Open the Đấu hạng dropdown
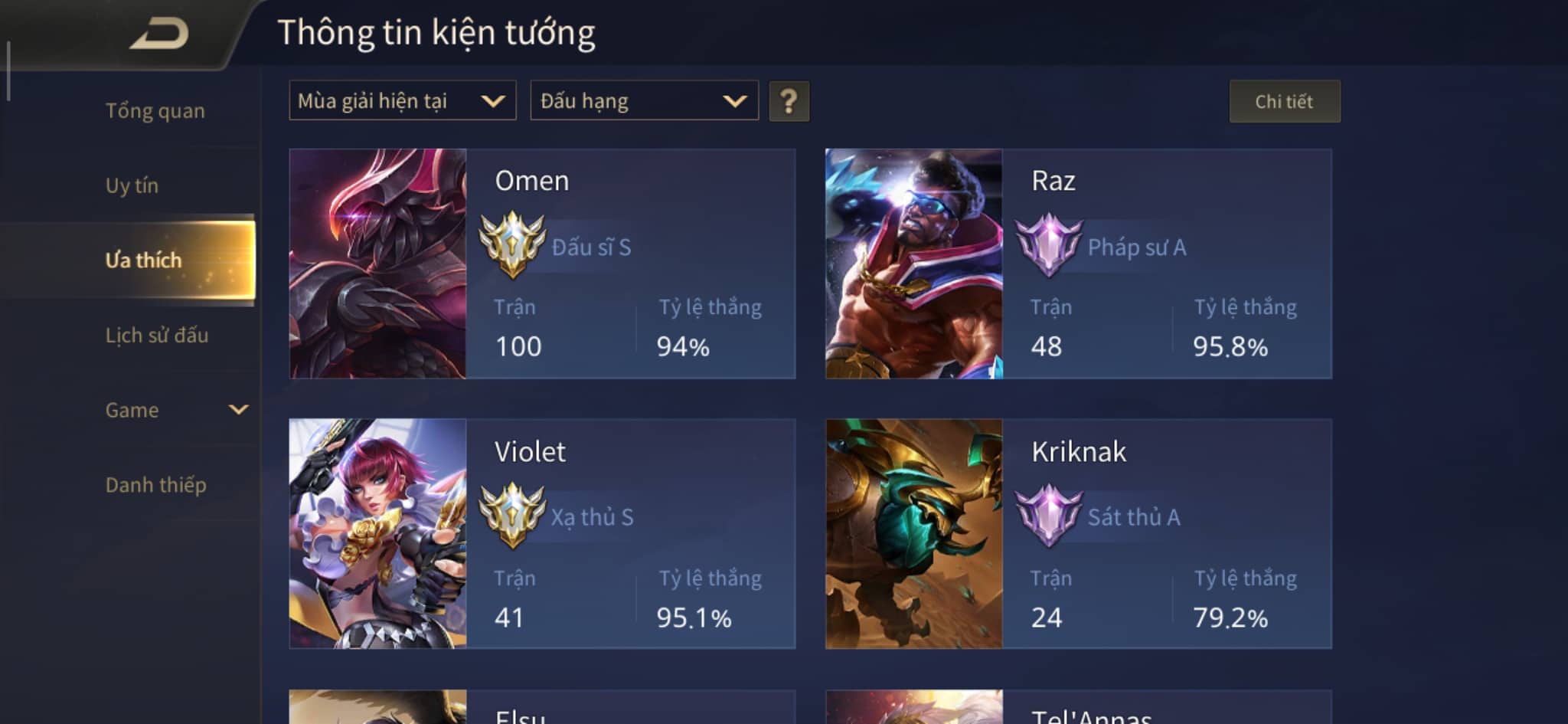The image size is (1568, 724). 643,100
